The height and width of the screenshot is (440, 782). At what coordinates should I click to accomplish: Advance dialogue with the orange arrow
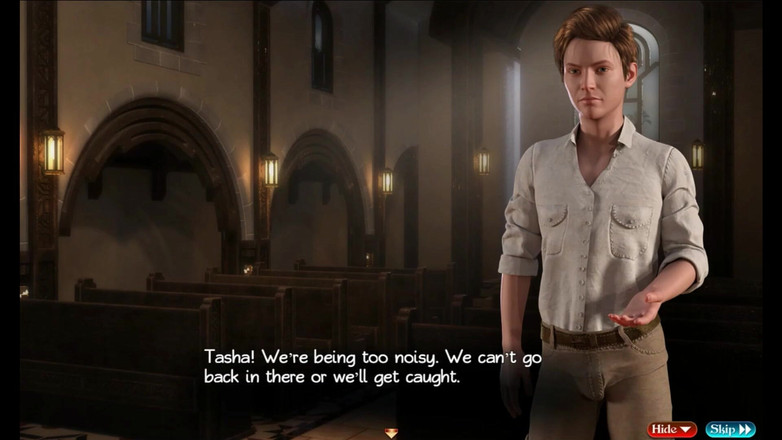point(391,432)
